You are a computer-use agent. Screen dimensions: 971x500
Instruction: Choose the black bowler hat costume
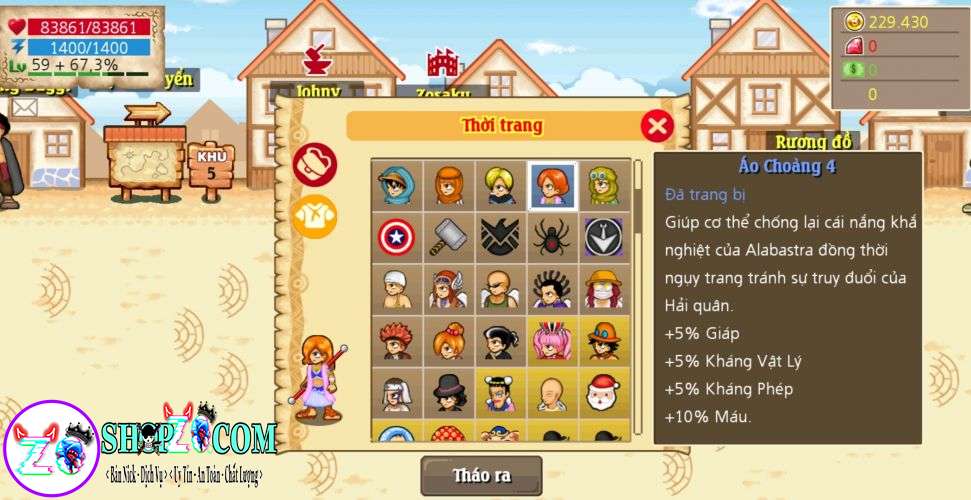448,393
